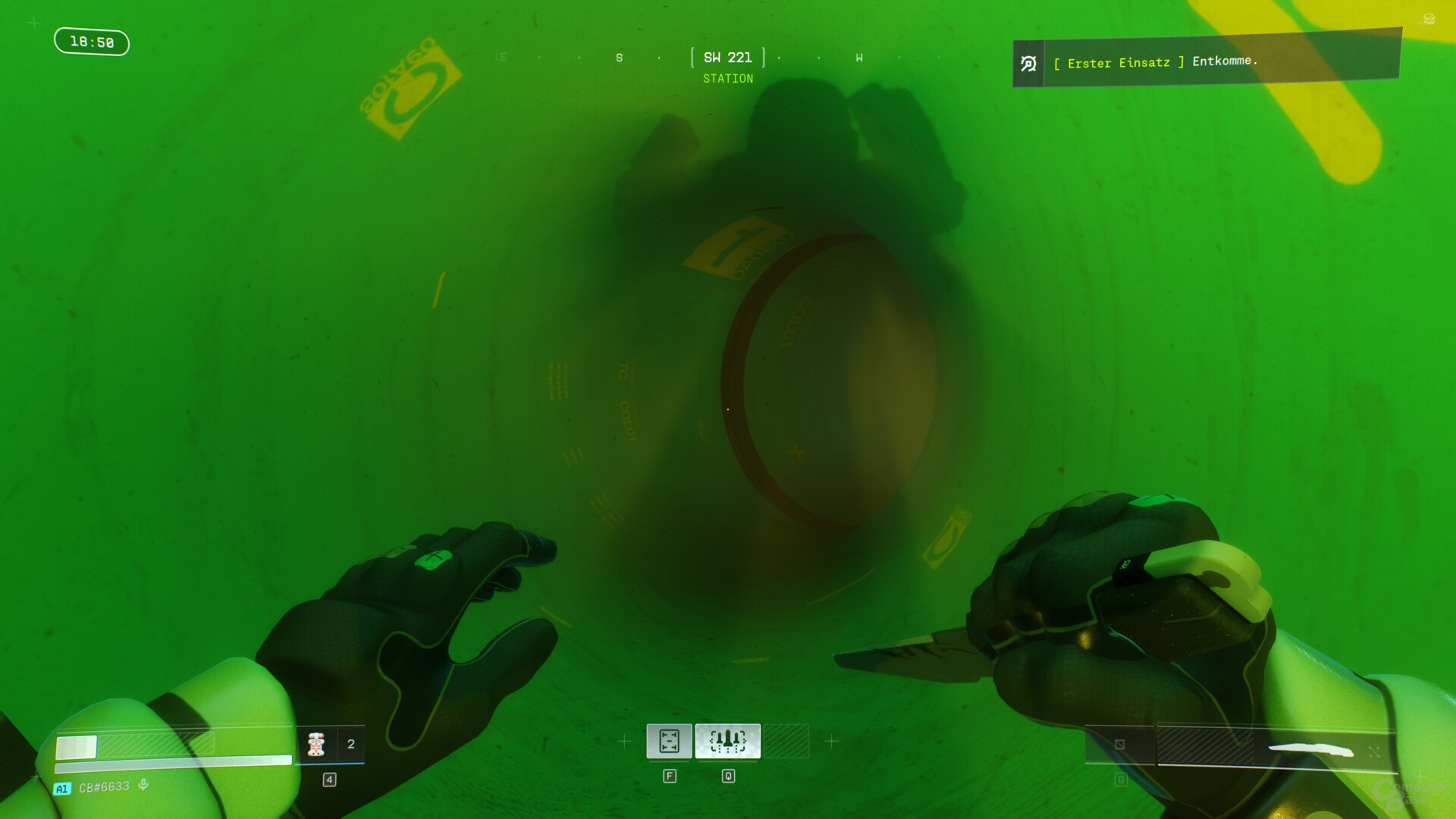This screenshot has width=1456, height=819.
Task: Open the Erster Einsatz objective tracker
Action: pyautogui.click(x=1206, y=61)
